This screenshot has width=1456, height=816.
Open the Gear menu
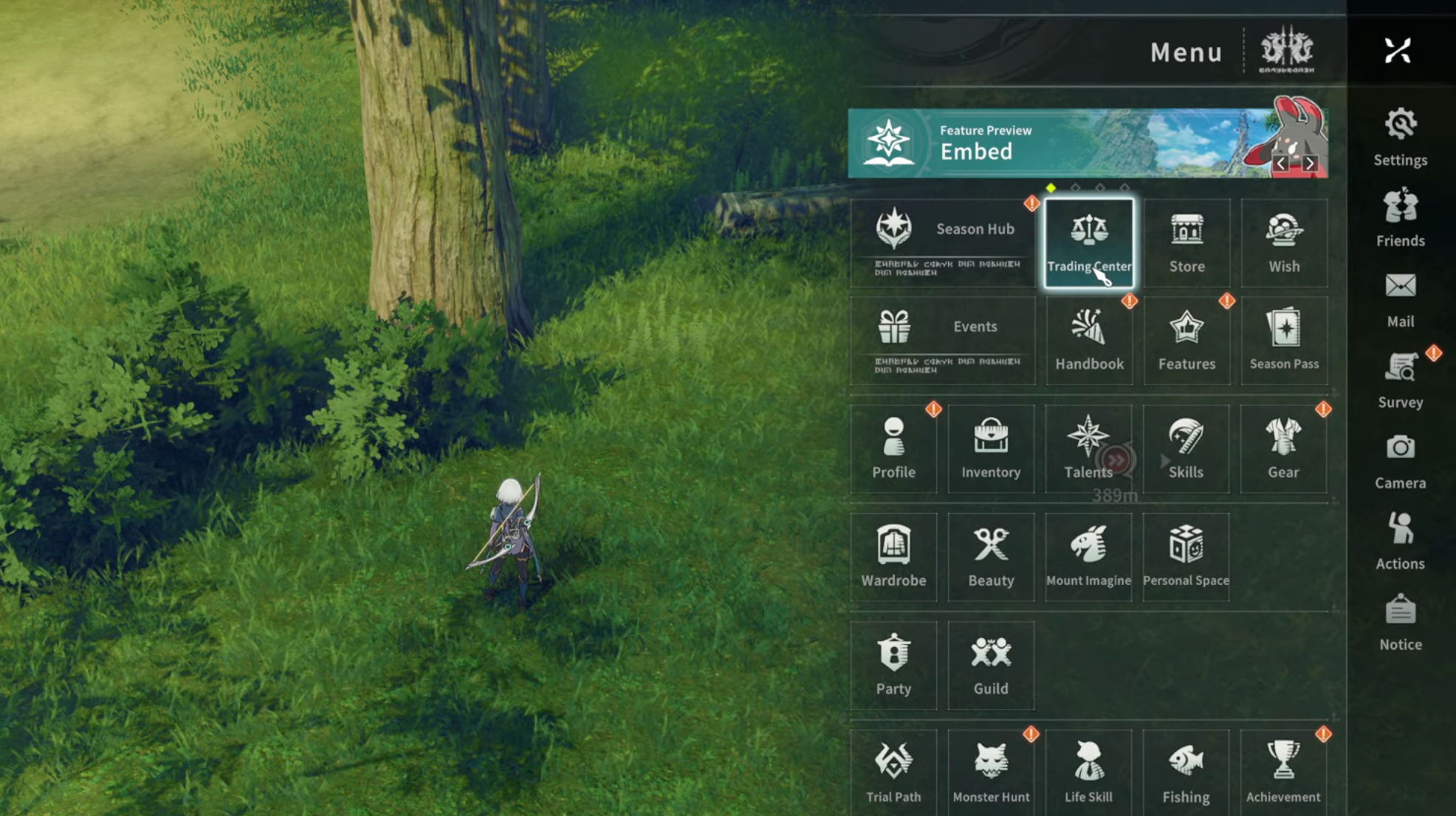point(1283,448)
